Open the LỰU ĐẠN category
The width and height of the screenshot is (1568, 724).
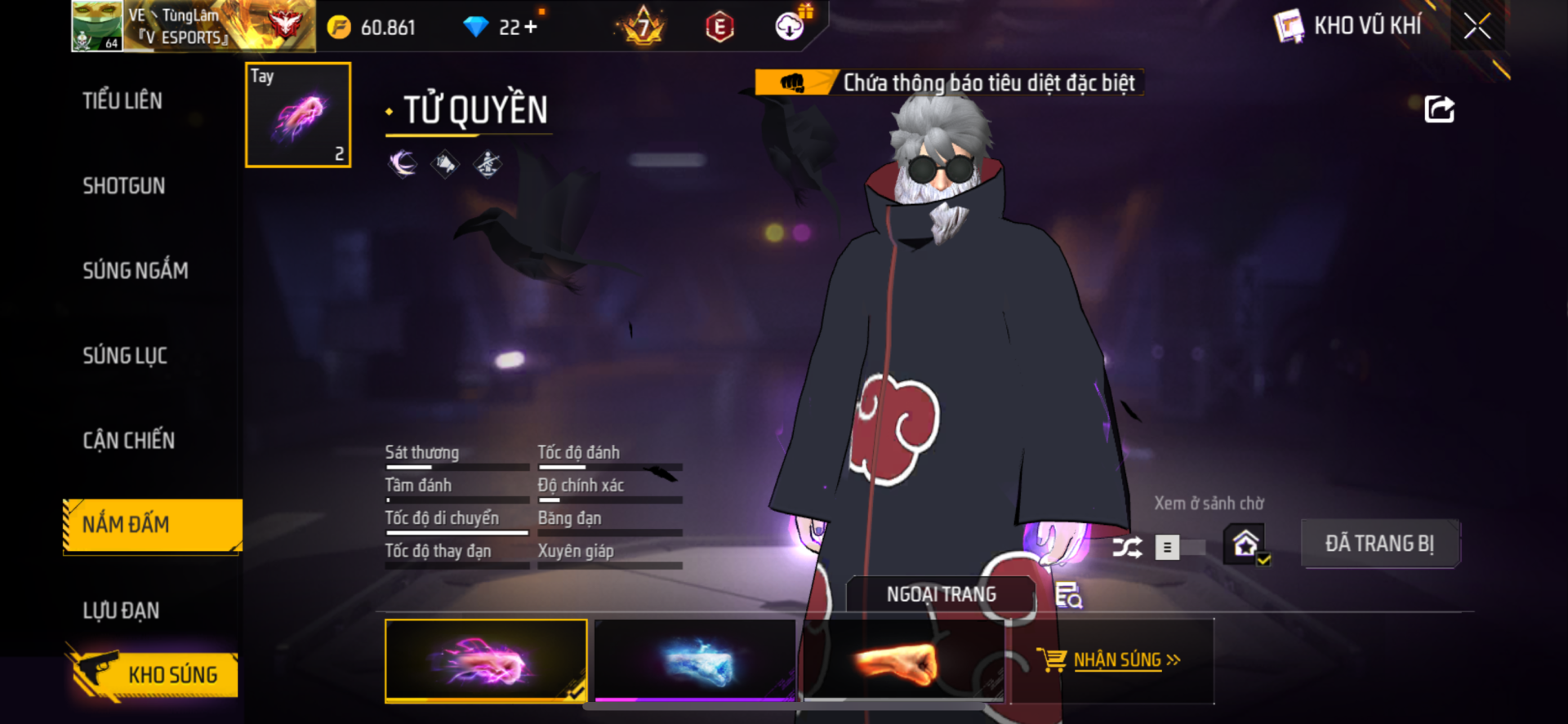[121, 611]
